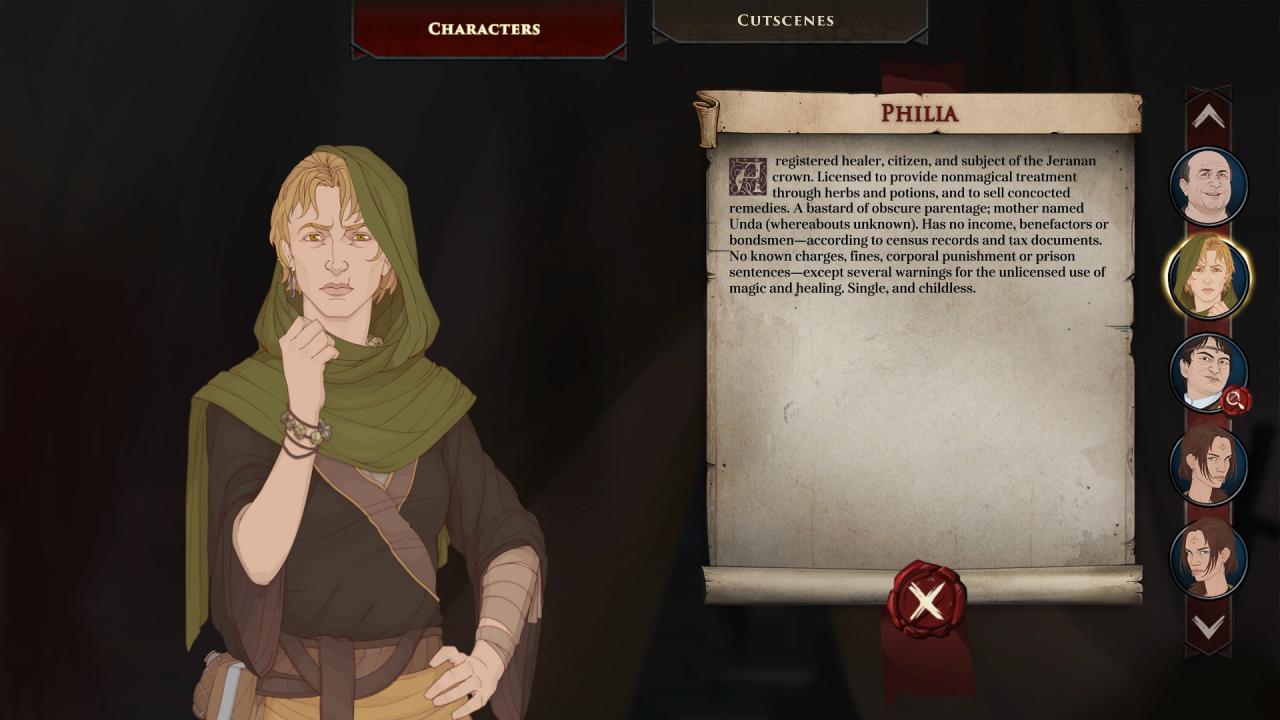Select Philia's green-hooded portrait
This screenshot has height=720, width=1280.
1208,278
